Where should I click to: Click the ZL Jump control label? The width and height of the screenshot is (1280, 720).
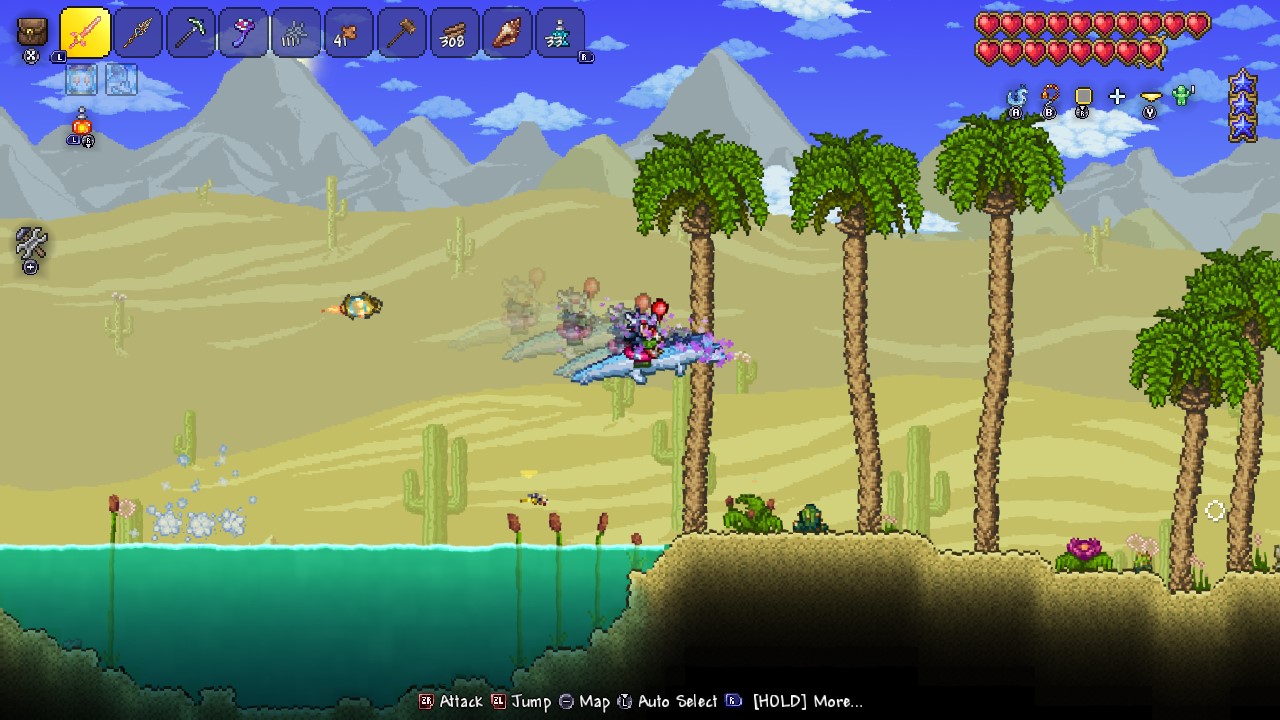pos(524,701)
